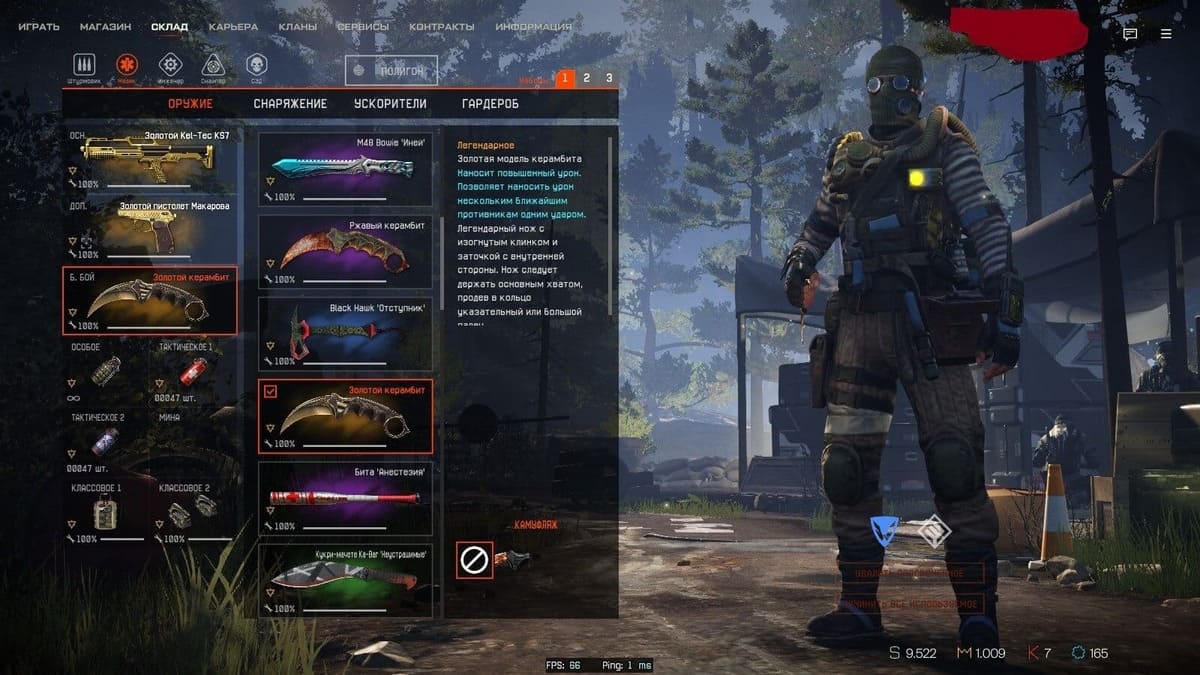The height and width of the screenshot is (675, 1200).
Task: Choose the Бита 'Анестезия' melee weapon
Action: [345, 499]
